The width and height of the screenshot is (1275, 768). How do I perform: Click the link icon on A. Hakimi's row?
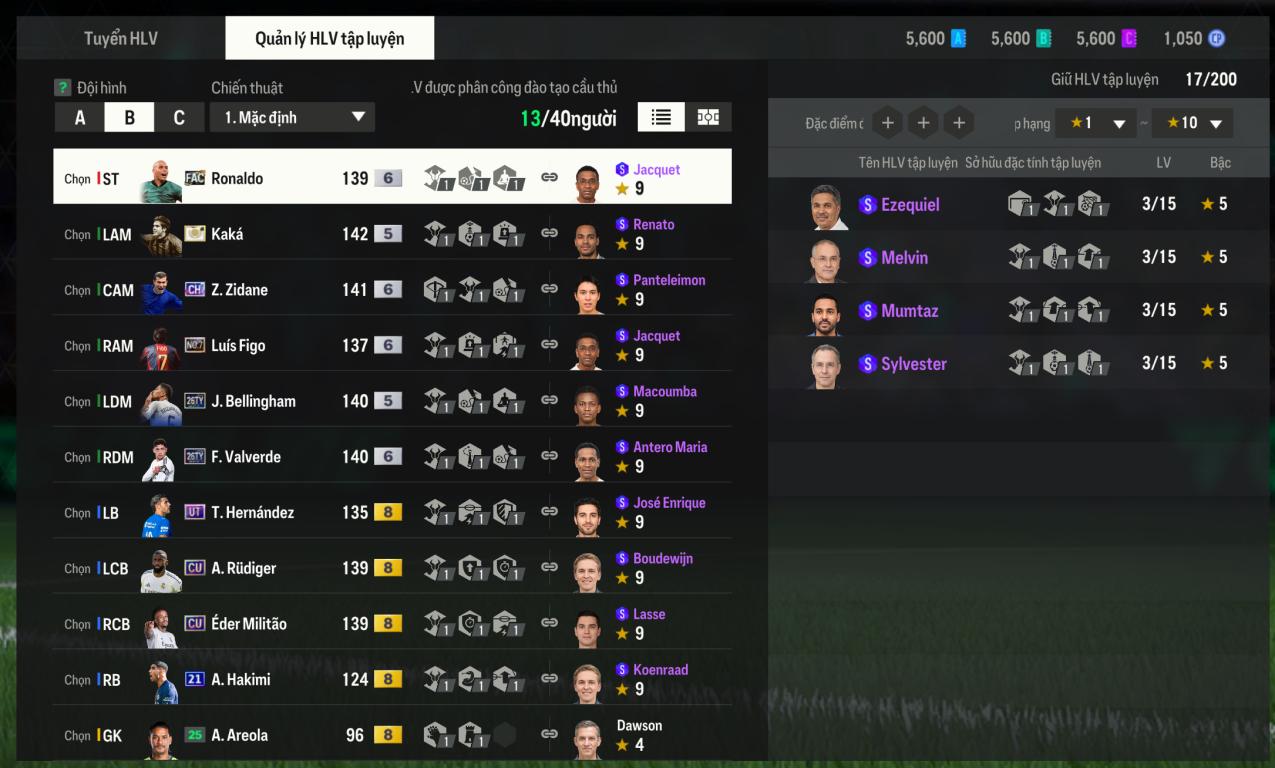(x=549, y=680)
